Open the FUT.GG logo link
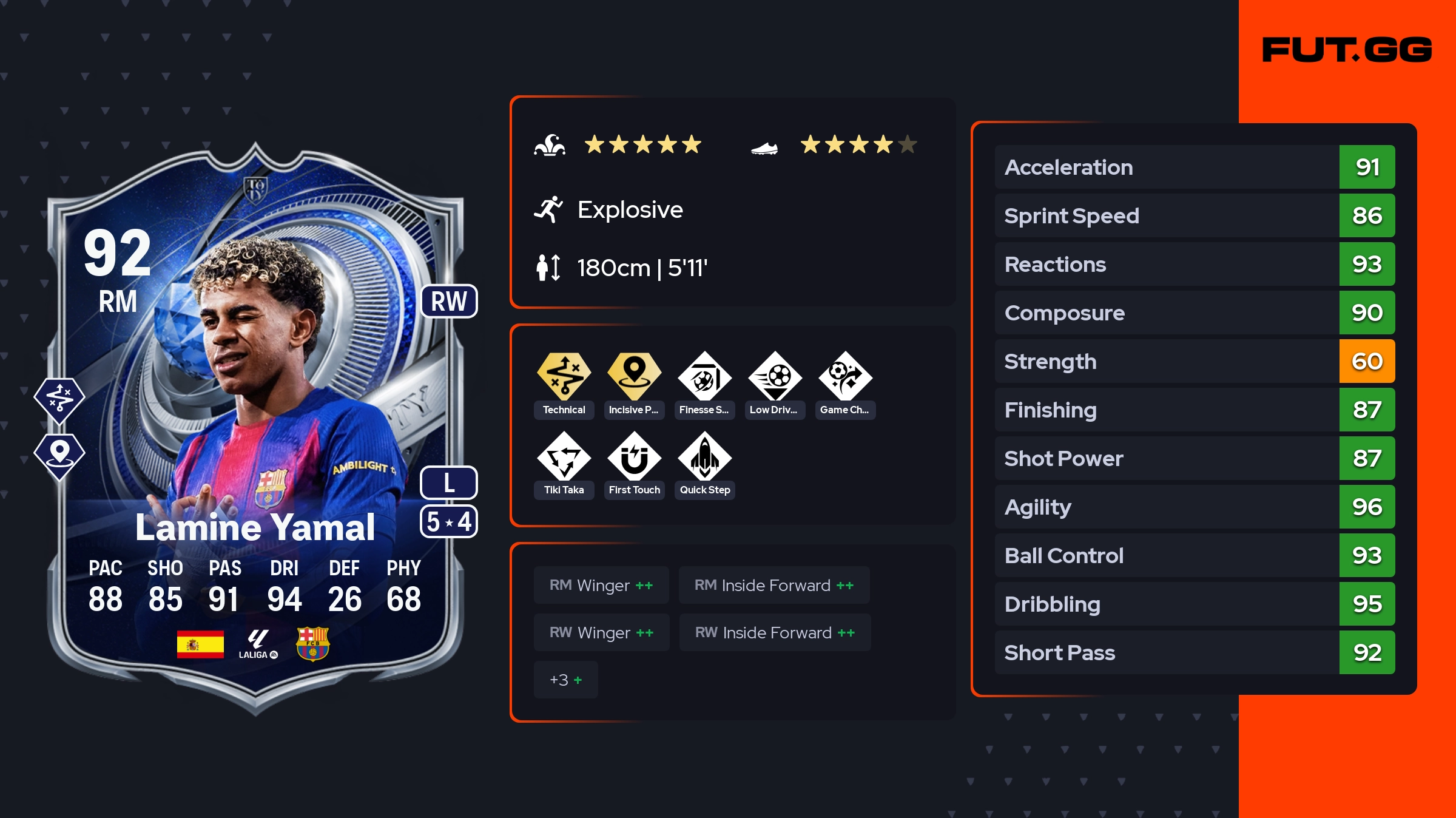The image size is (1456, 818). [x=1347, y=50]
